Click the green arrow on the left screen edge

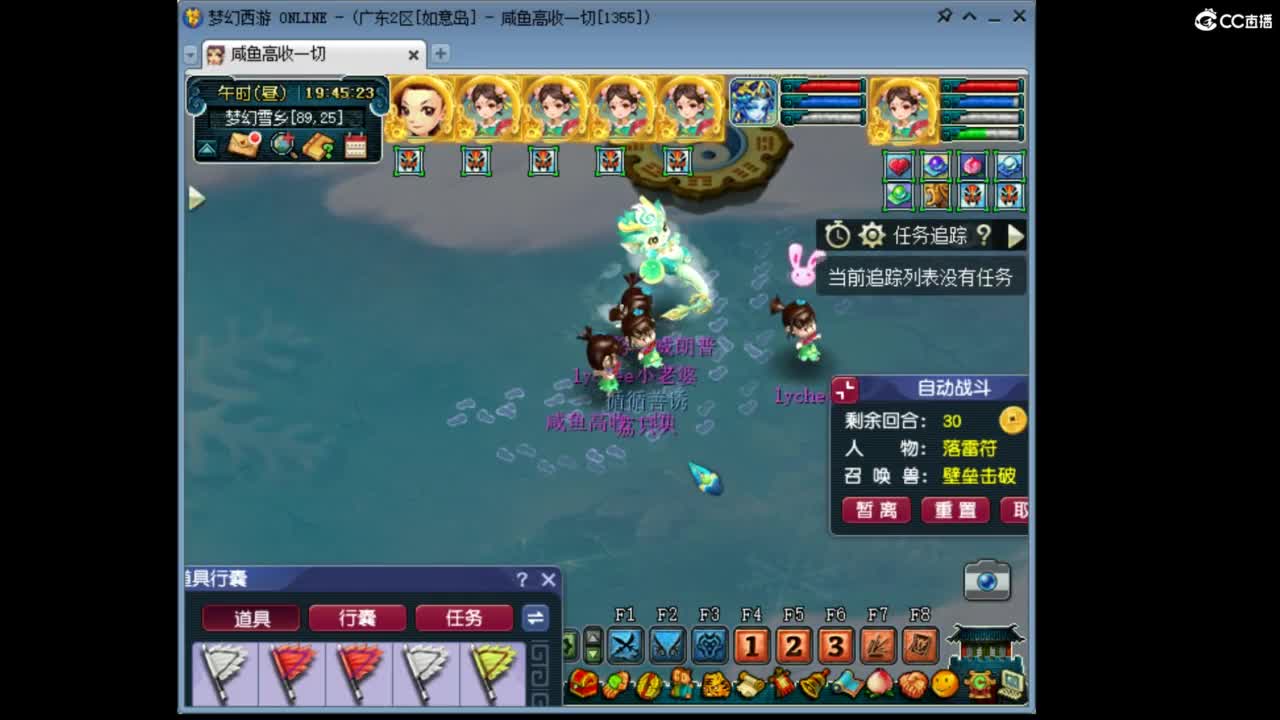196,198
